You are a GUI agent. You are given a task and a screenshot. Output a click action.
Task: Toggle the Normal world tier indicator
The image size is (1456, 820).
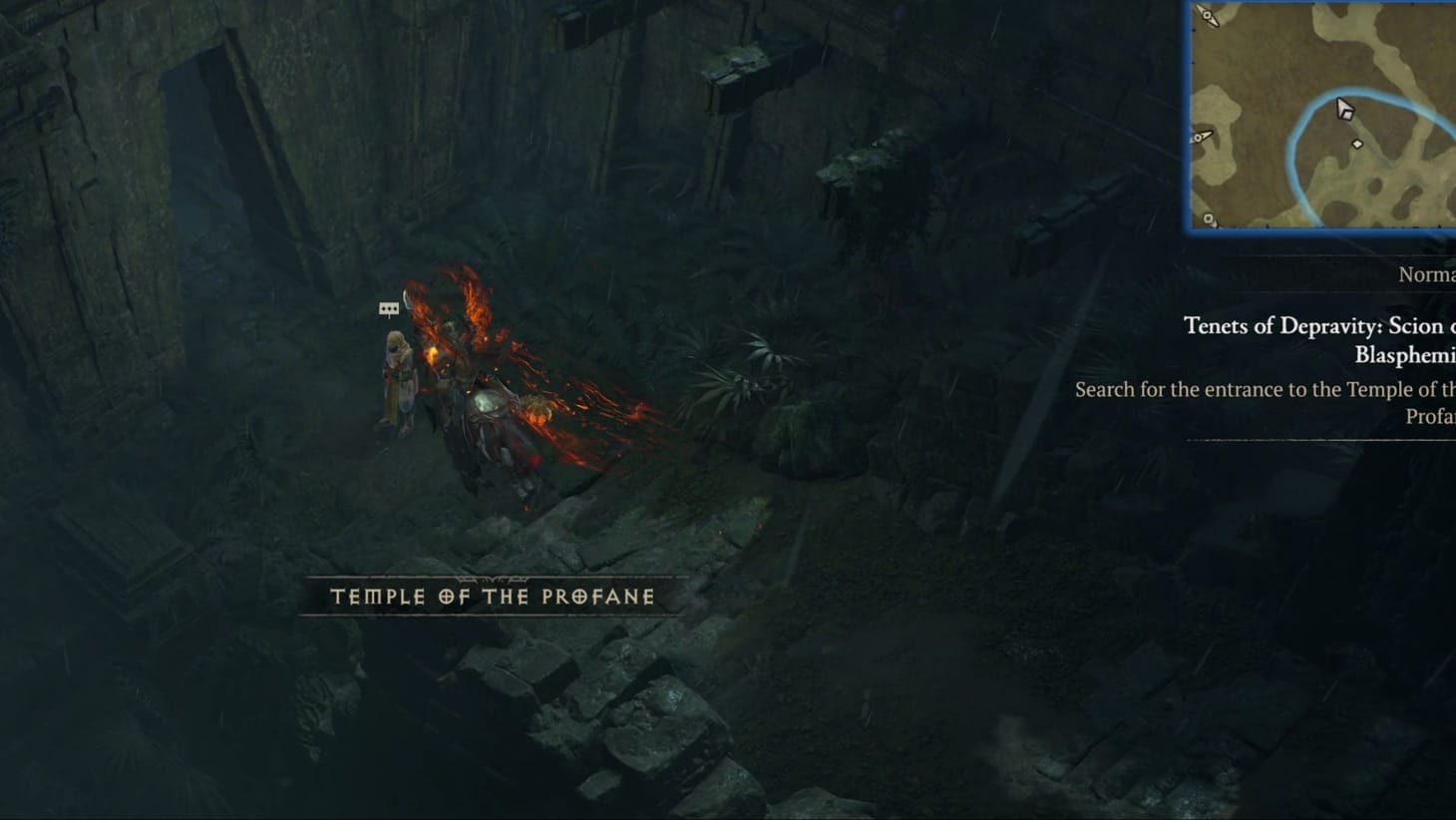tap(1426, 274)
